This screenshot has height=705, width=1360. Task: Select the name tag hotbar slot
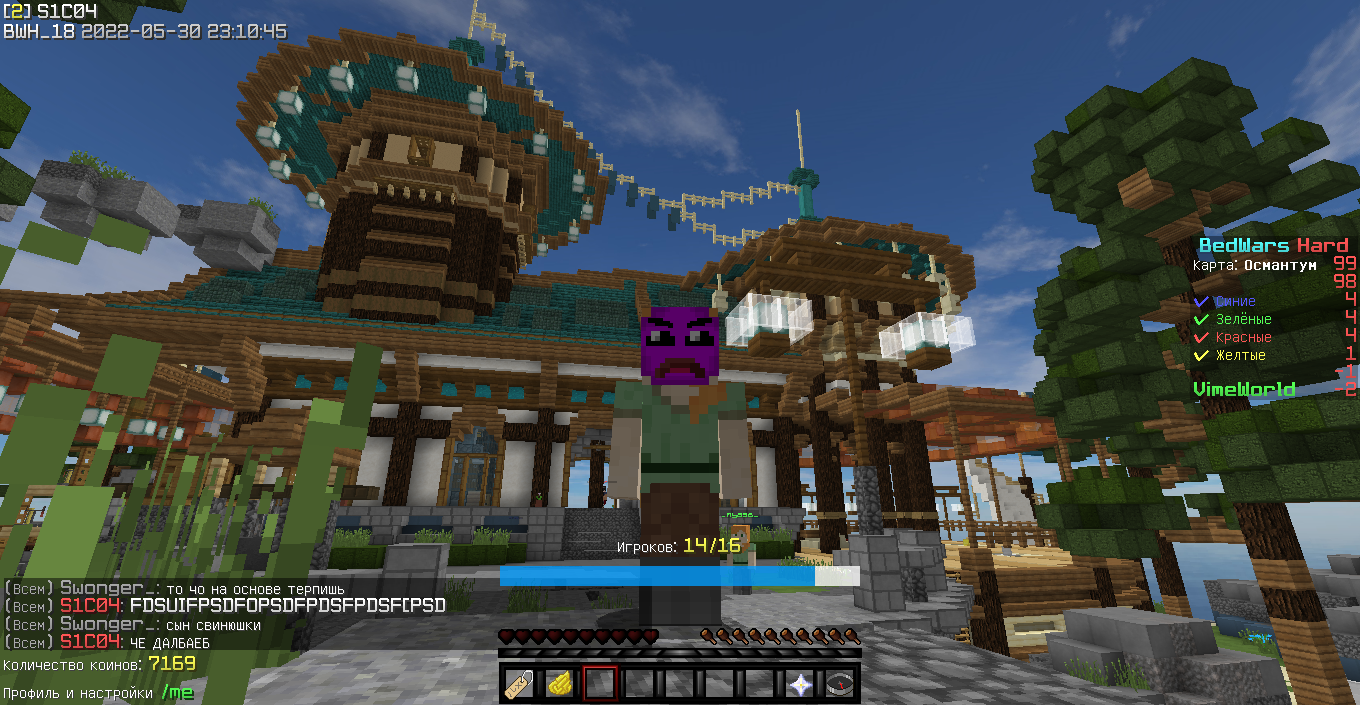coord(520,684)
